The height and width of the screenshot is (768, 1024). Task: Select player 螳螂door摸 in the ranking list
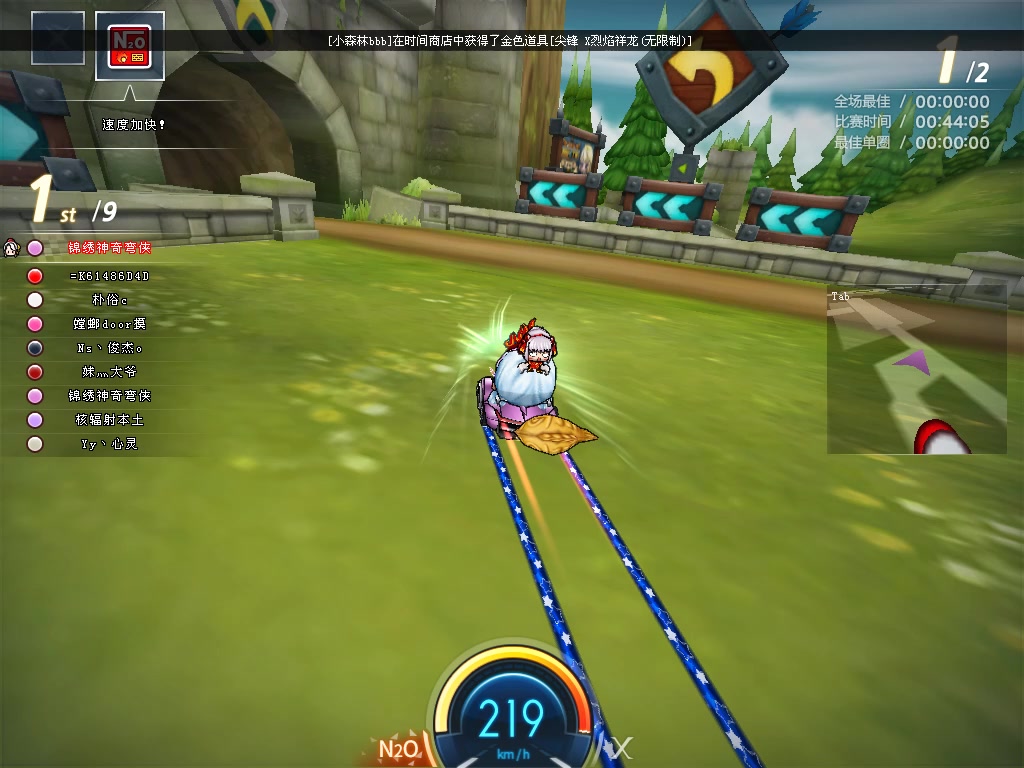click(109, 324)
